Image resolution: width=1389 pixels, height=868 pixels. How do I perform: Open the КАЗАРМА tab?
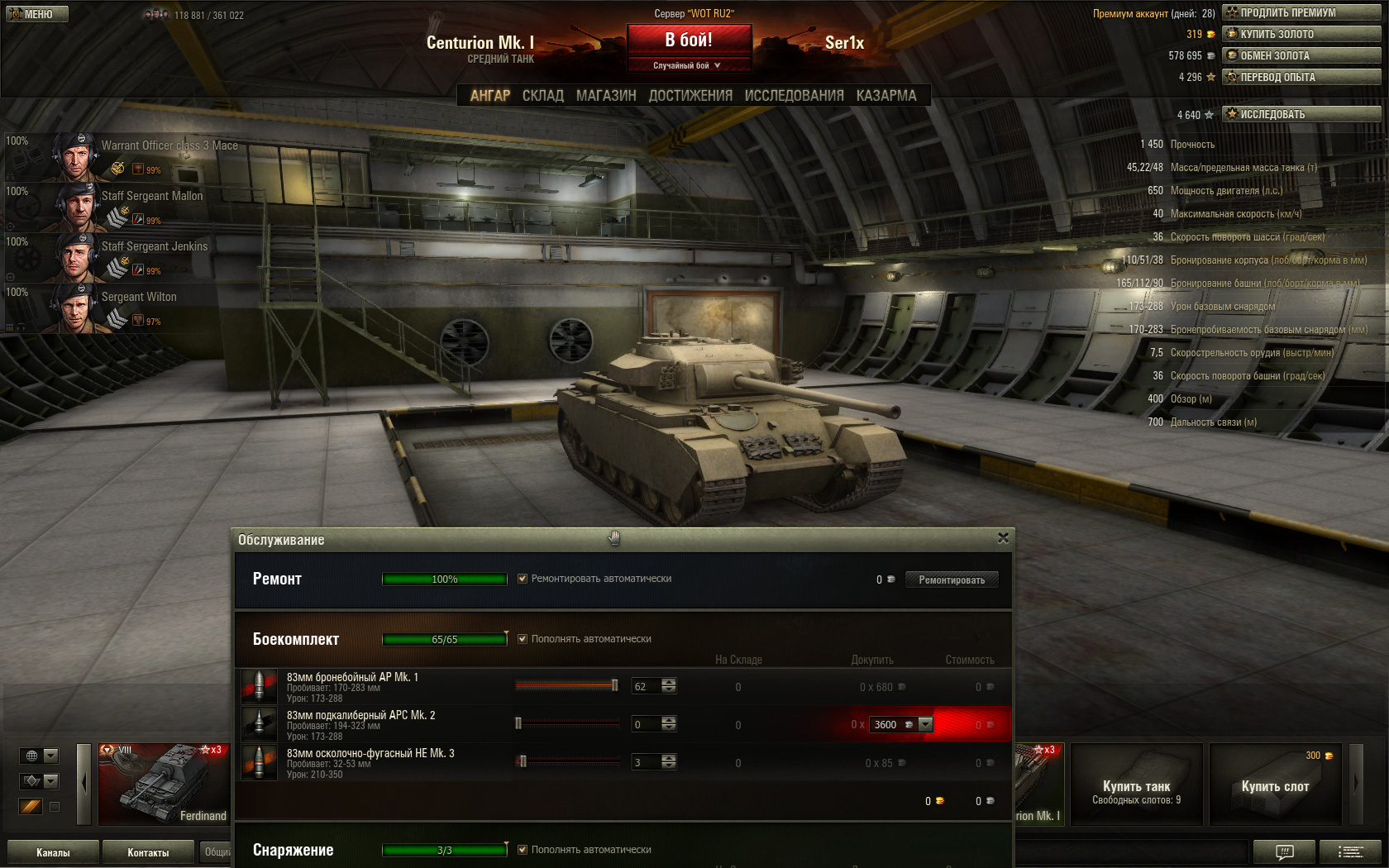pyautogui.click(x=886, y=96)
